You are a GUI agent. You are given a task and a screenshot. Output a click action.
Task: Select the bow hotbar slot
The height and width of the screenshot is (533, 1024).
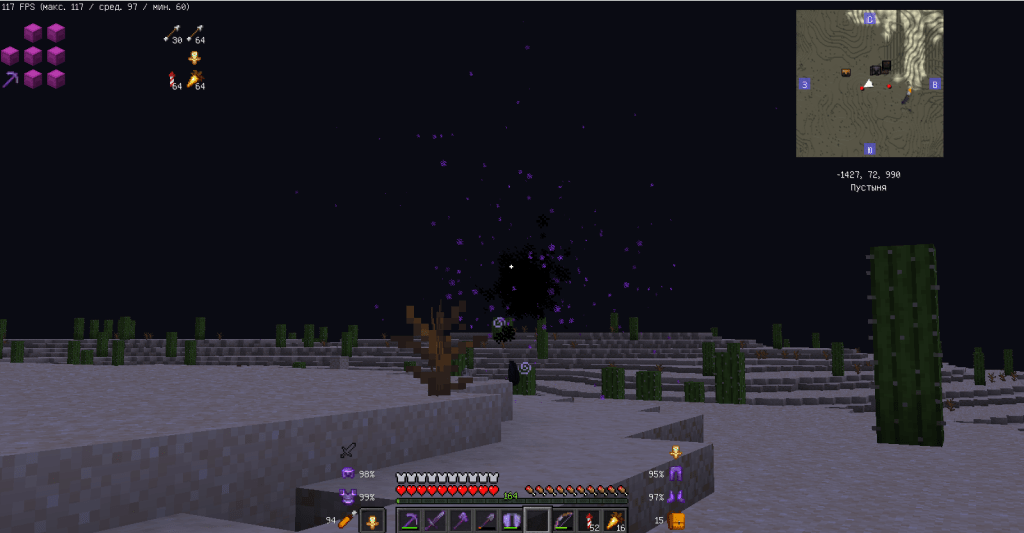[x=563, y=520]
